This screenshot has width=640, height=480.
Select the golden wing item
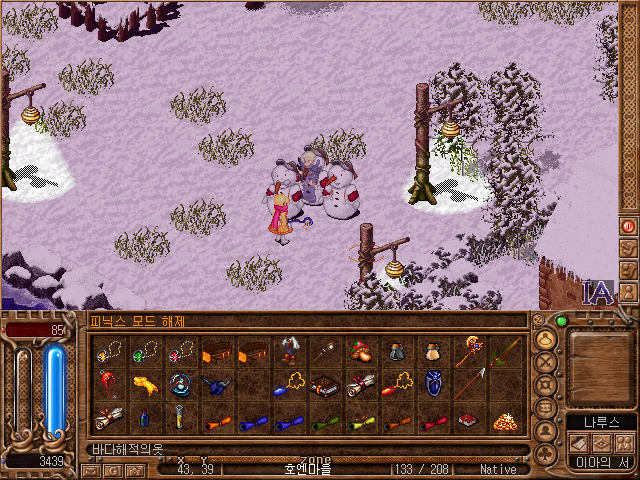pyautogui.click(x=145, y=385)
